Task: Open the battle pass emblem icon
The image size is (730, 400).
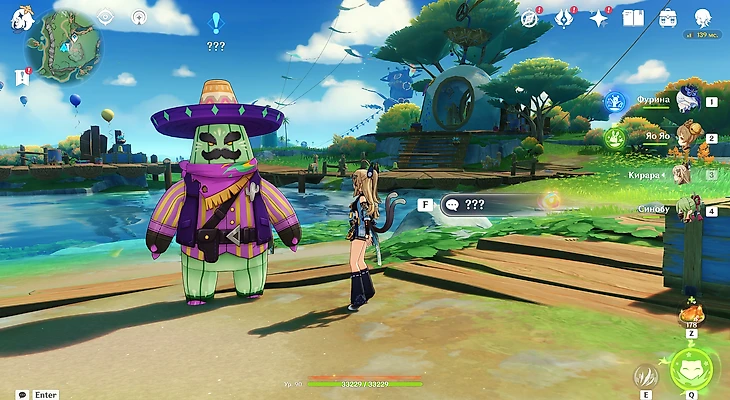Action: (x=564, y=18)
